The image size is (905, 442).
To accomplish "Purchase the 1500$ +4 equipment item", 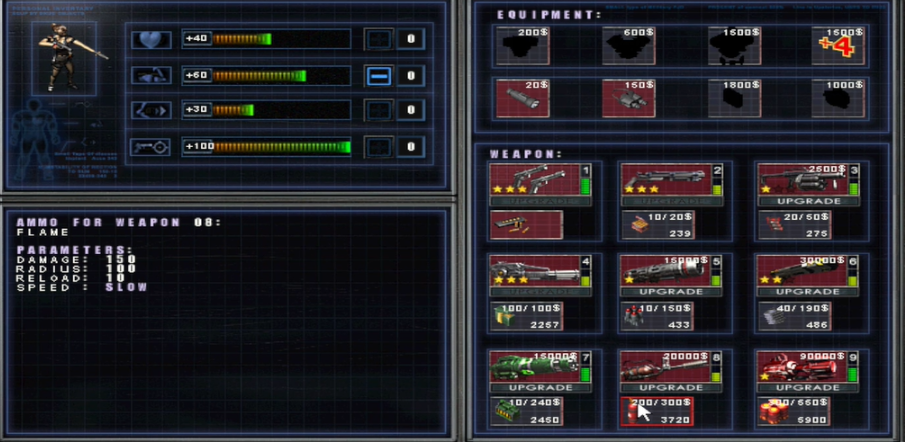I will [838, 45].
